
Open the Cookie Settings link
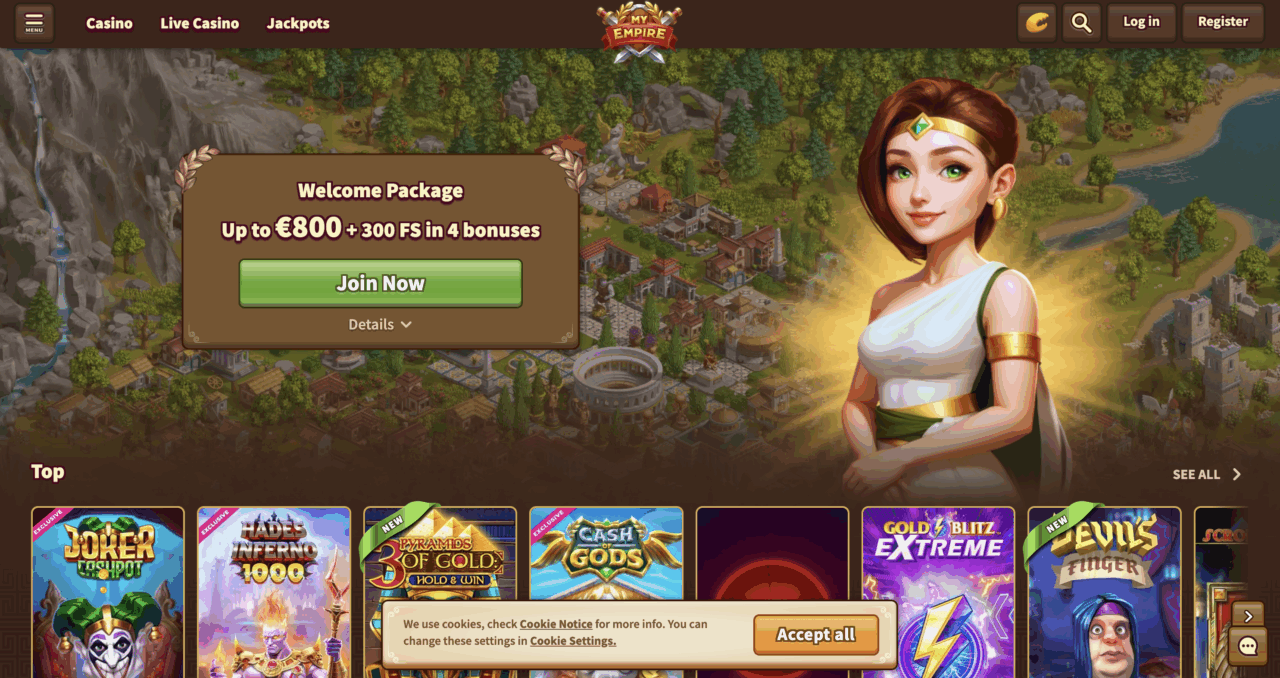(573, 641)
